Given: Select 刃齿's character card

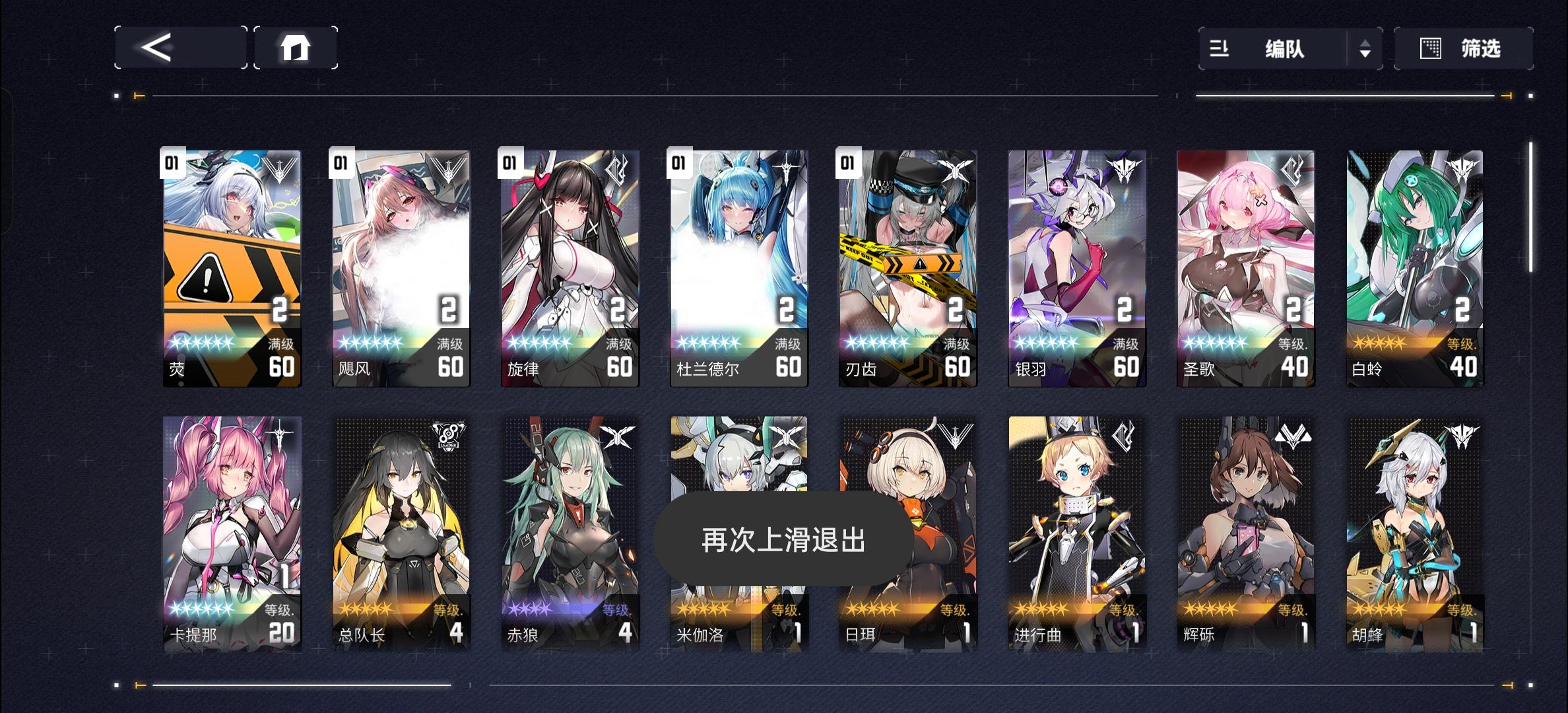Looking at the screenshot, I should [907, 264].
